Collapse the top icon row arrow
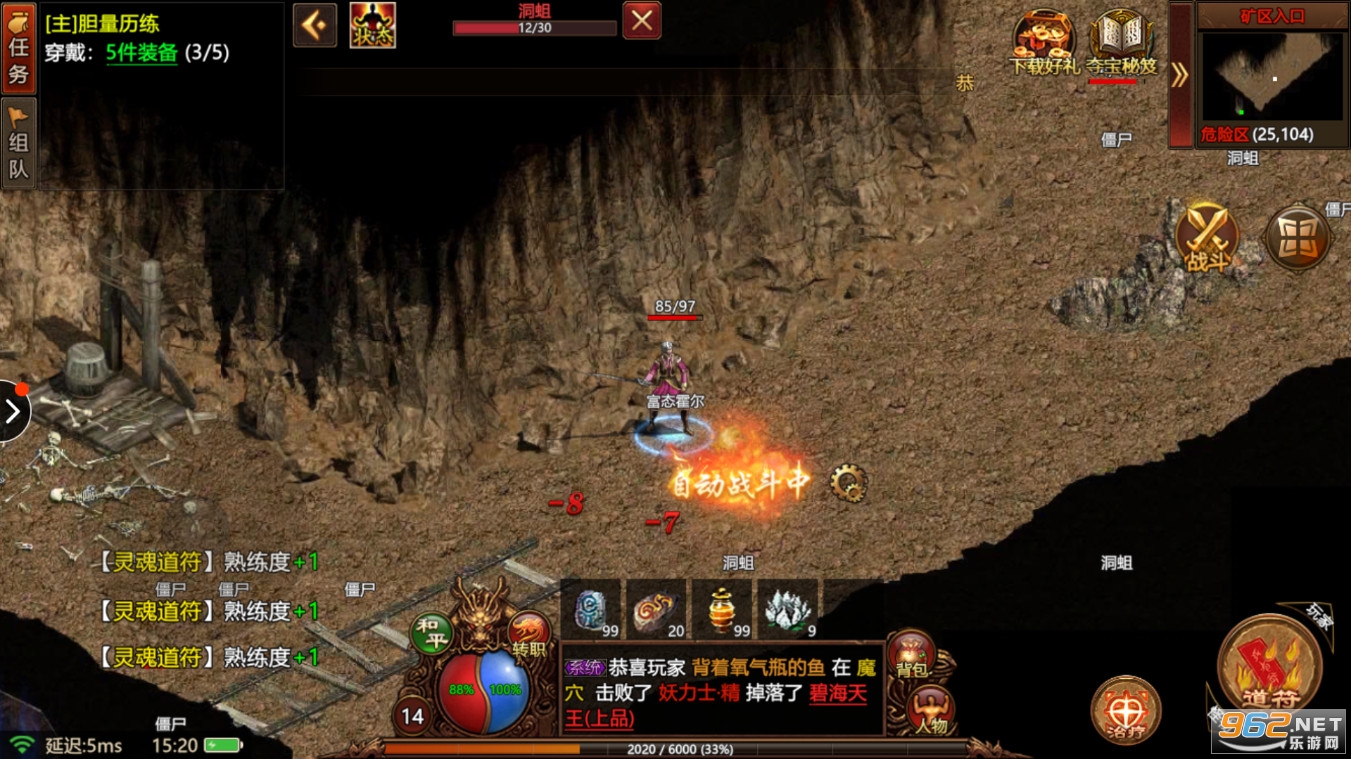 [1180, 74]
